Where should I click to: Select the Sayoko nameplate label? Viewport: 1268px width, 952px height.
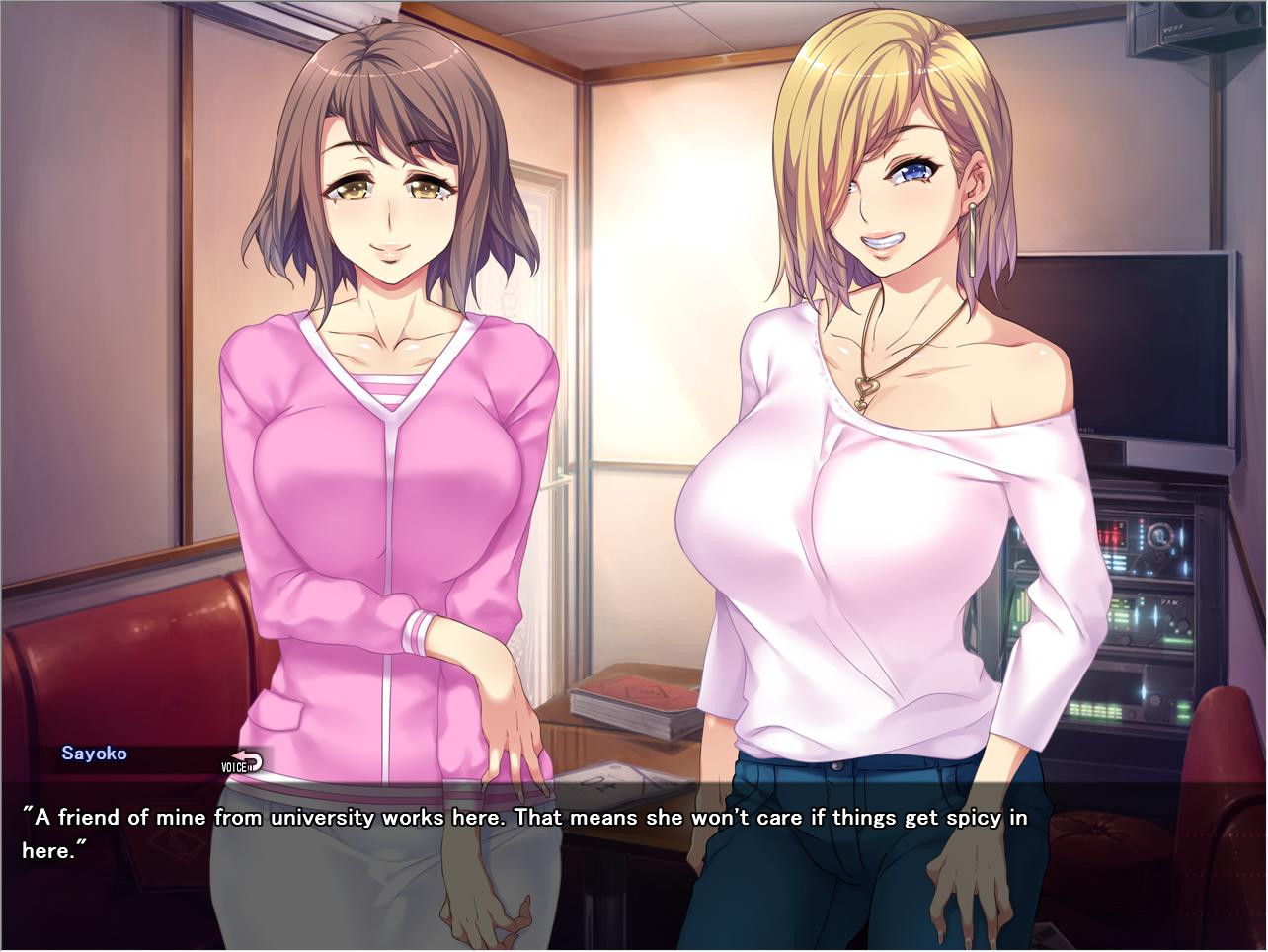[x=94, y=753]
